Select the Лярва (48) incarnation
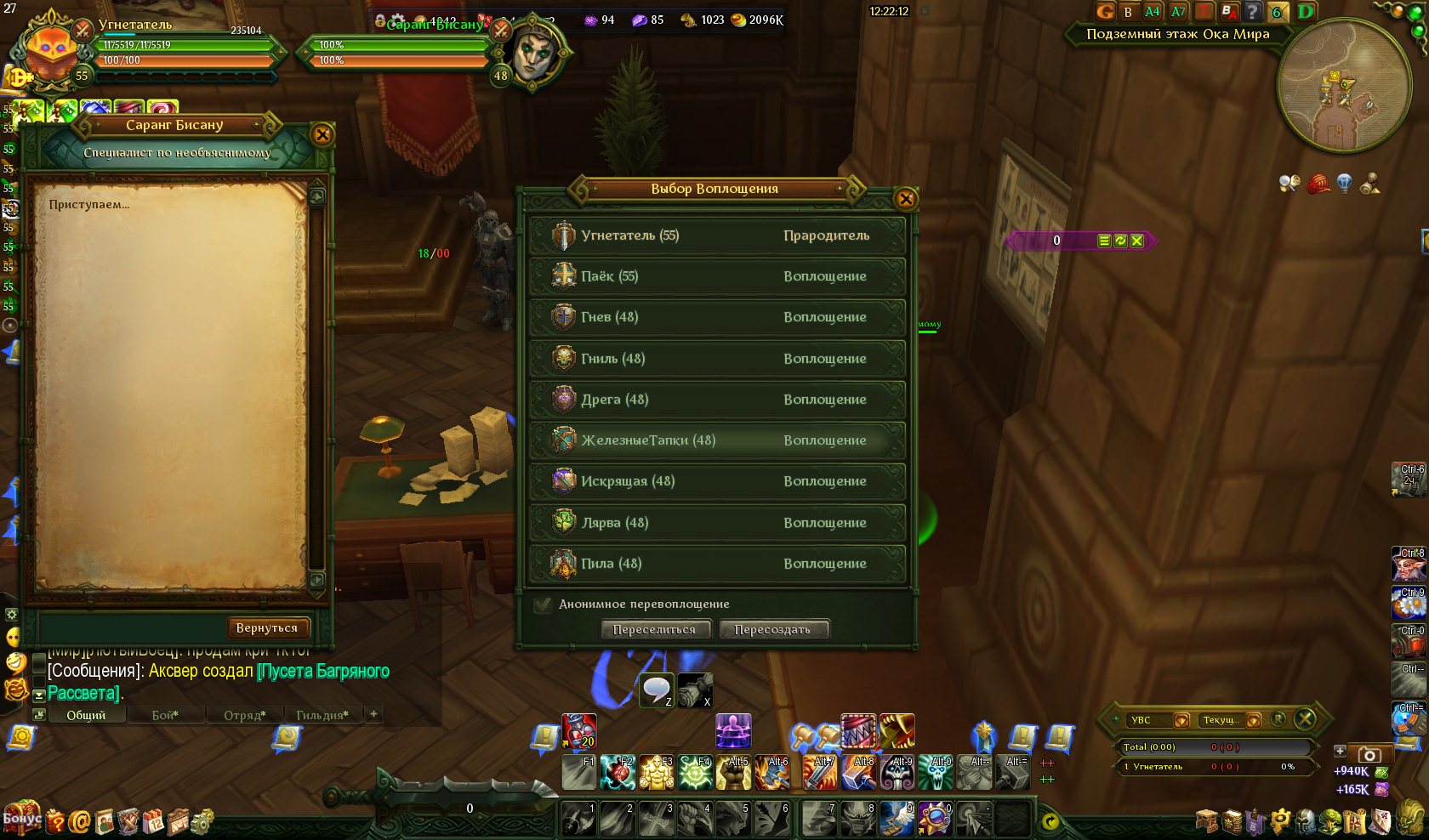 coord(717,523)
